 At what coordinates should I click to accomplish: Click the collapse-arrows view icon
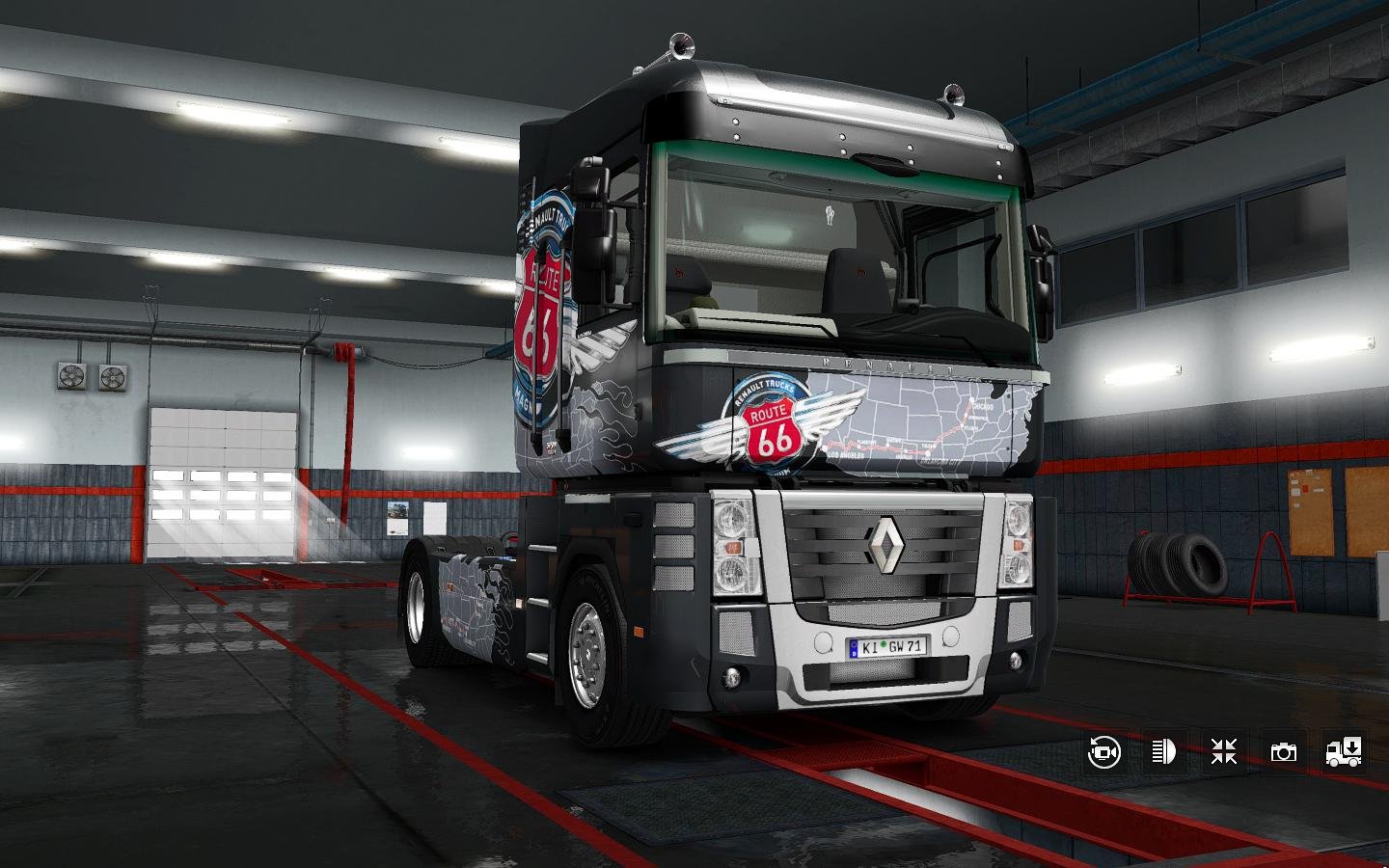pos(1222,752)
